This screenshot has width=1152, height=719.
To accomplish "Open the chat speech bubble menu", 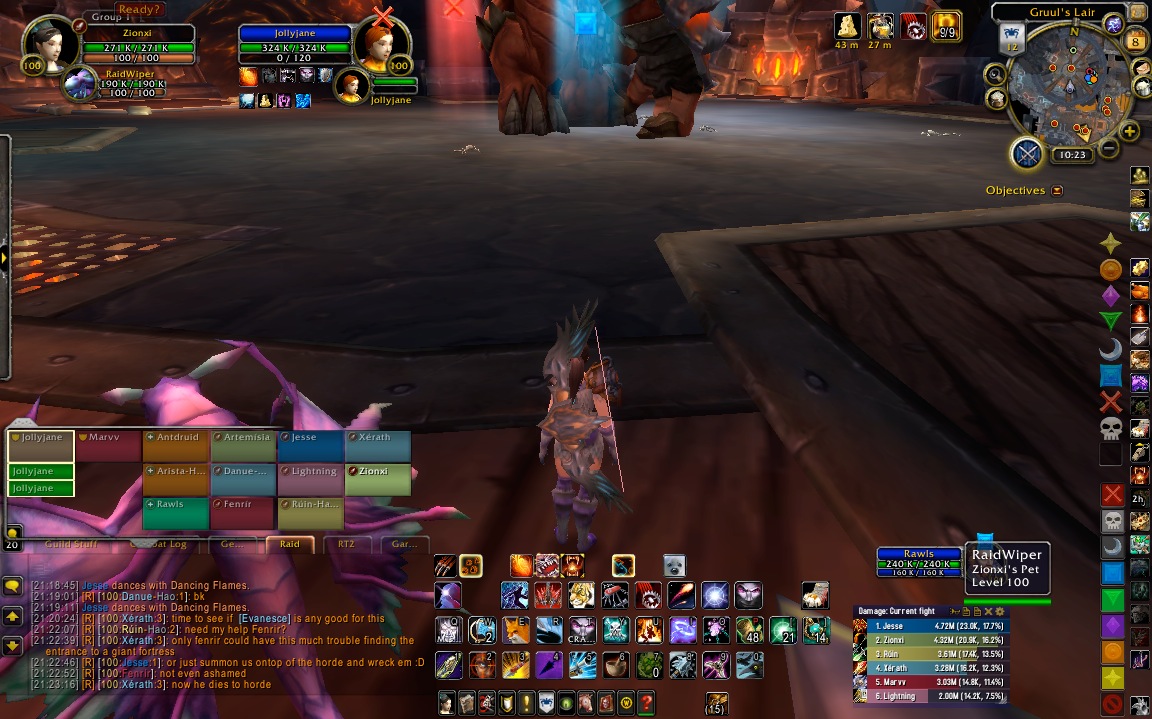I will point(12,585).
